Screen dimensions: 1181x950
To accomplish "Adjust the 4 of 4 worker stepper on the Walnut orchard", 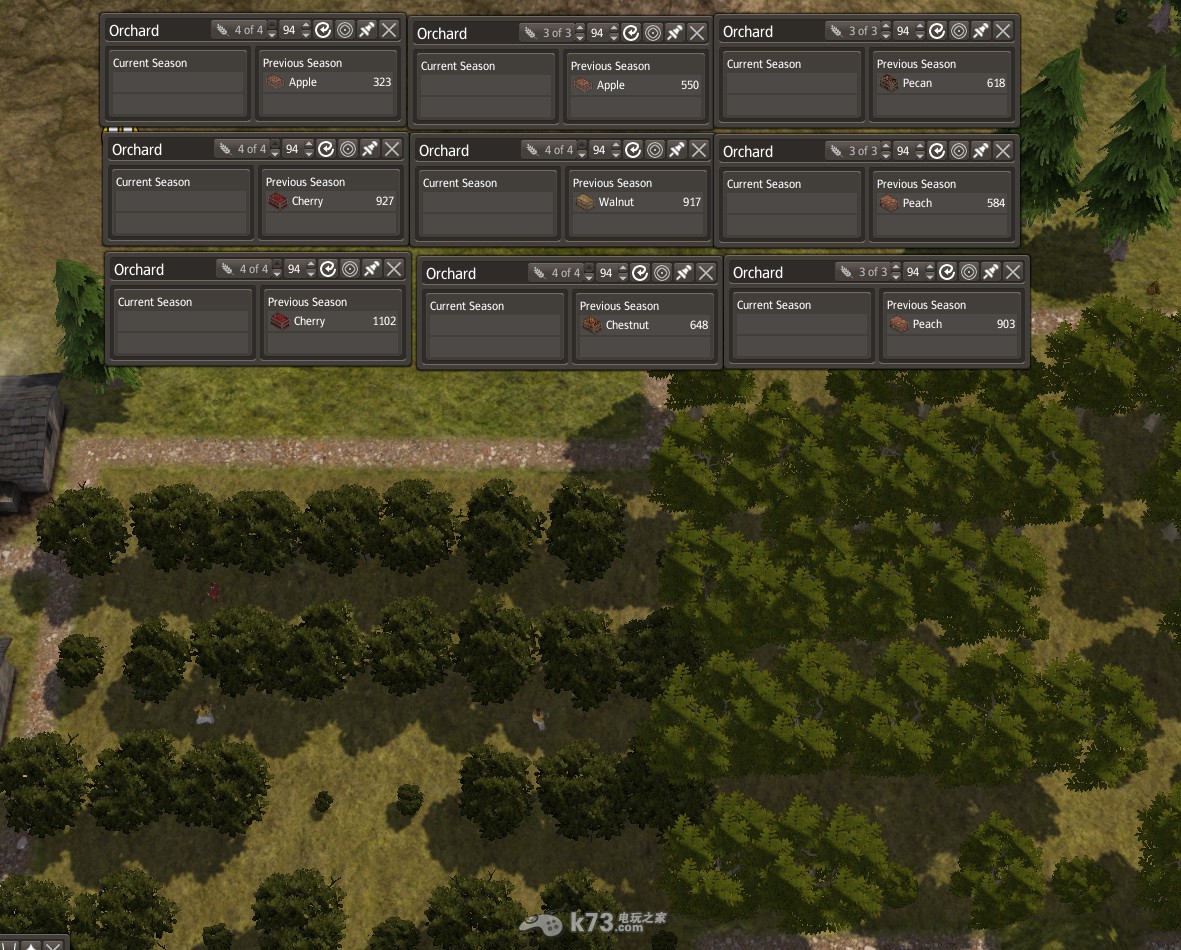I will tap(581, 150).
